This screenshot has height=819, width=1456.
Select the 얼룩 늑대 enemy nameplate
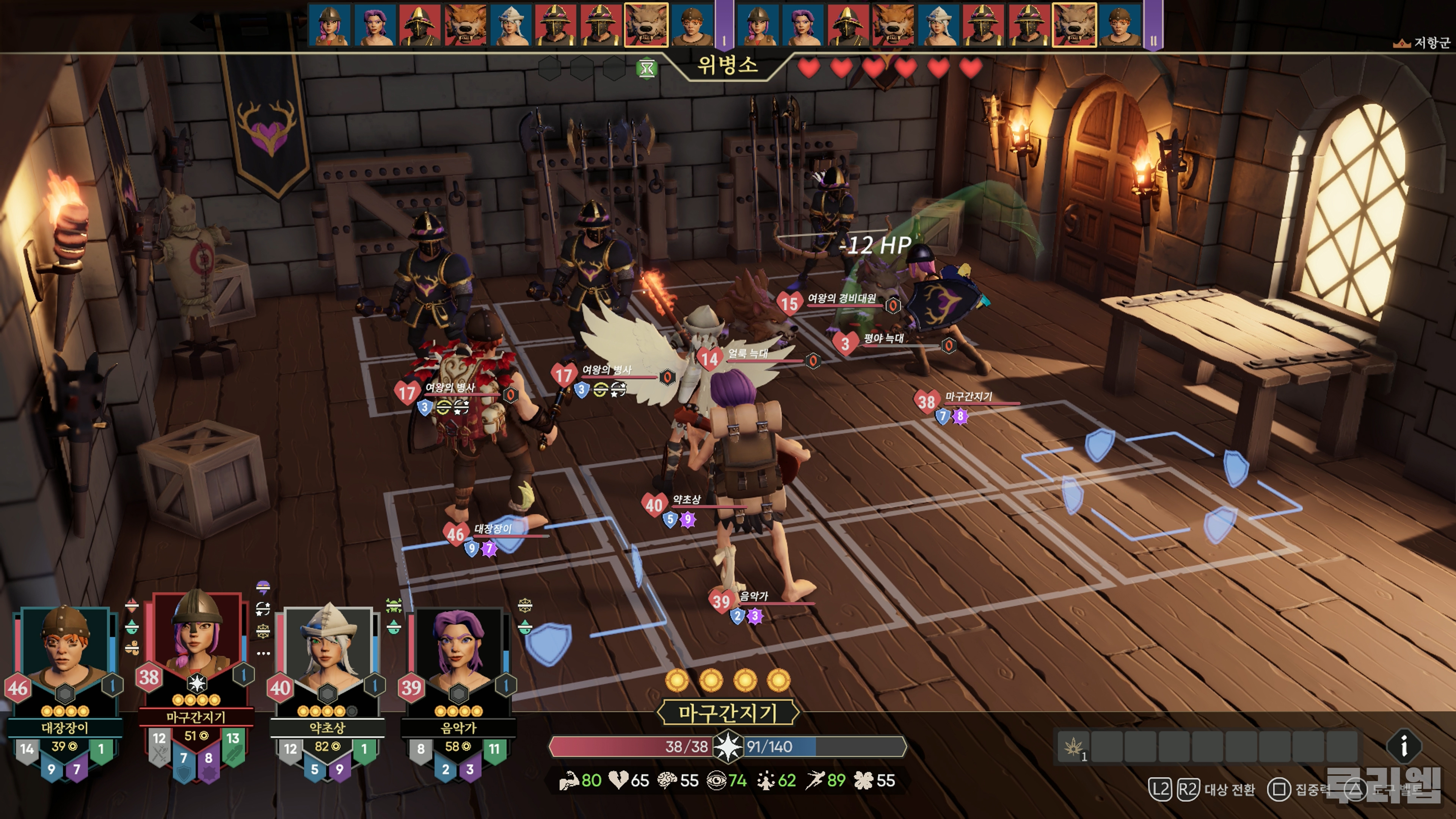[x=747, y=354]
